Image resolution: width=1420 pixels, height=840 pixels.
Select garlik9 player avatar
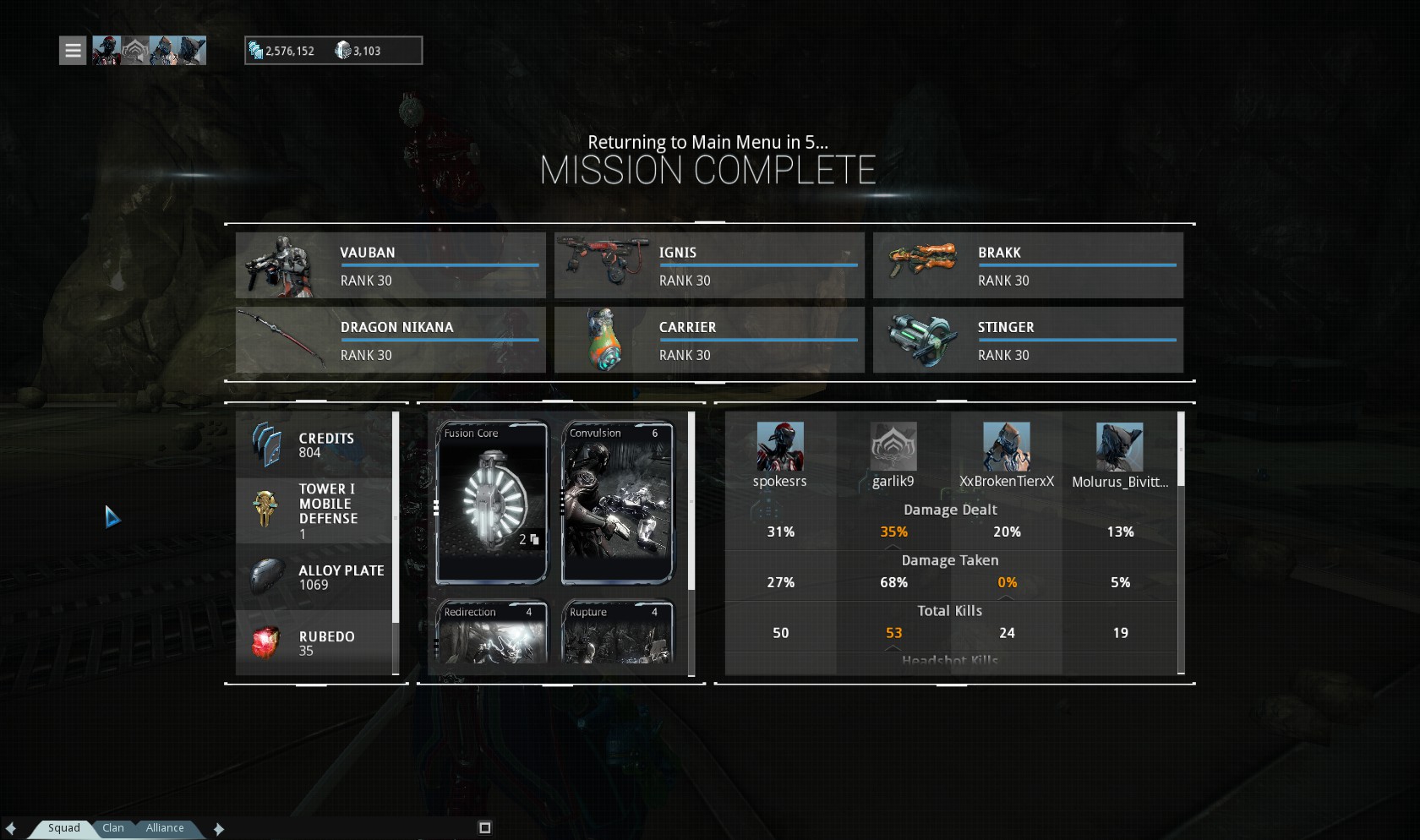(x=893, y=446)
